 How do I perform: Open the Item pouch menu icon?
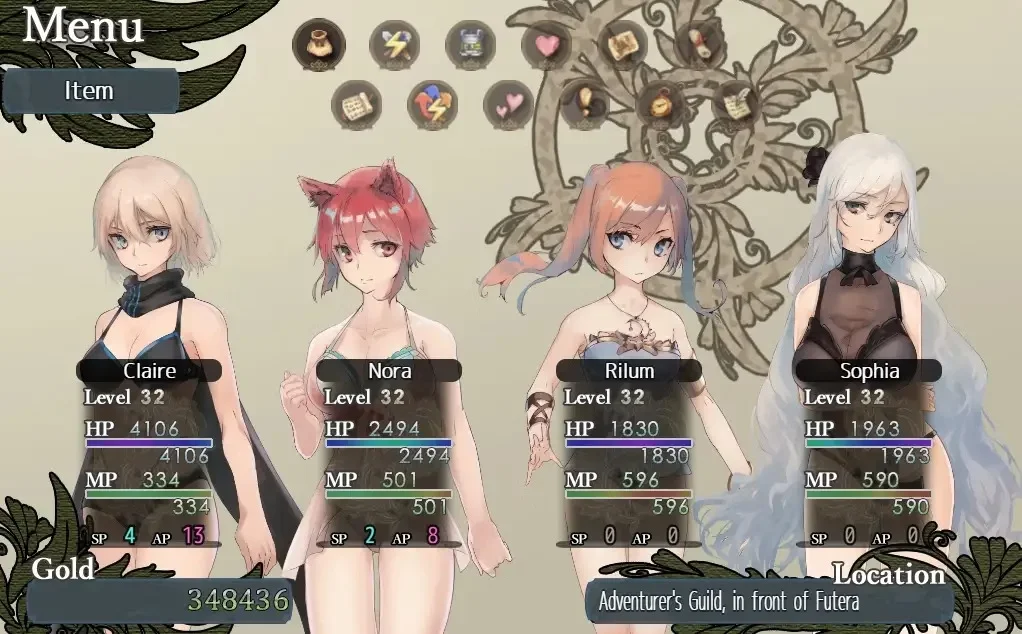[319, 45]
